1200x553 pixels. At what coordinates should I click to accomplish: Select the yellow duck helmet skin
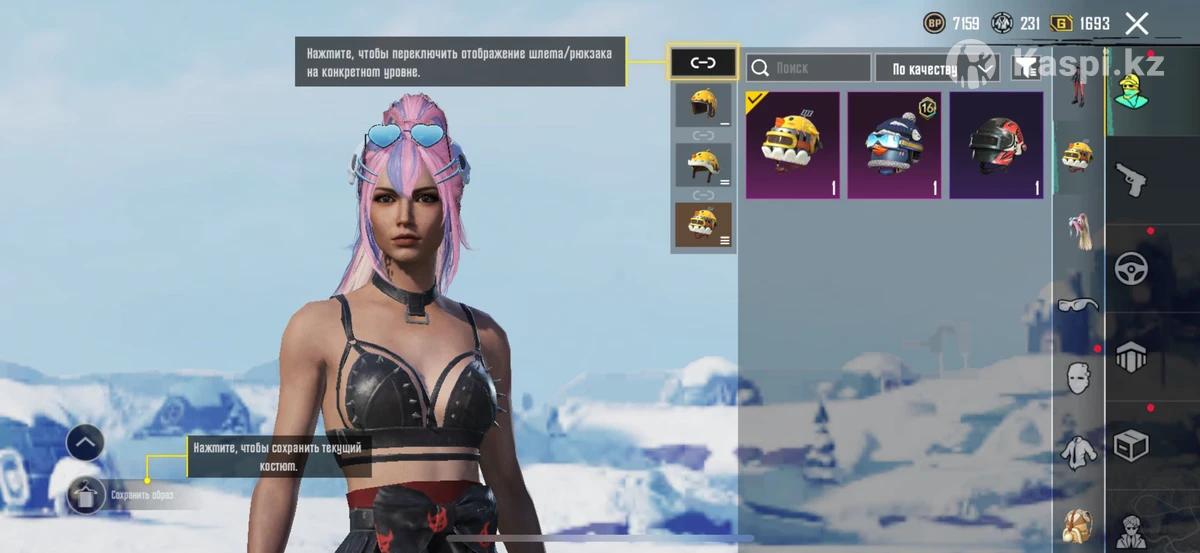(x=793, y=145)
